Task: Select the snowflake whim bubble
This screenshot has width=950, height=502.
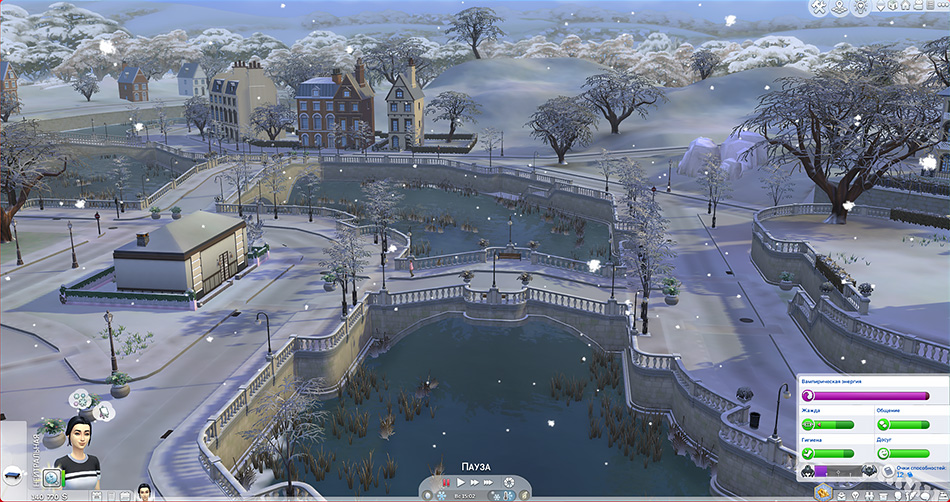Action: pyautogui.click(x=79, y=399)
